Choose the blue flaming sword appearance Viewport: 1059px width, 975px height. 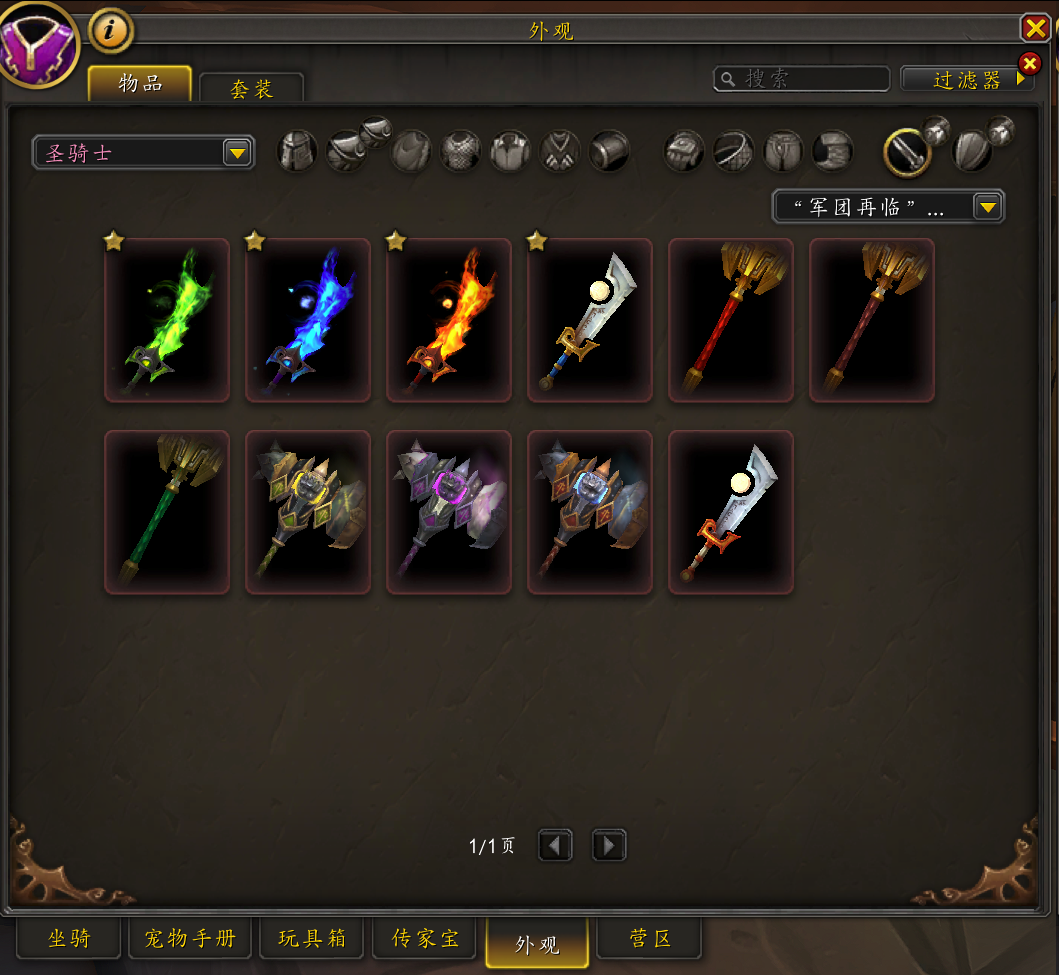pyautogui.click(x=308, y=320)
